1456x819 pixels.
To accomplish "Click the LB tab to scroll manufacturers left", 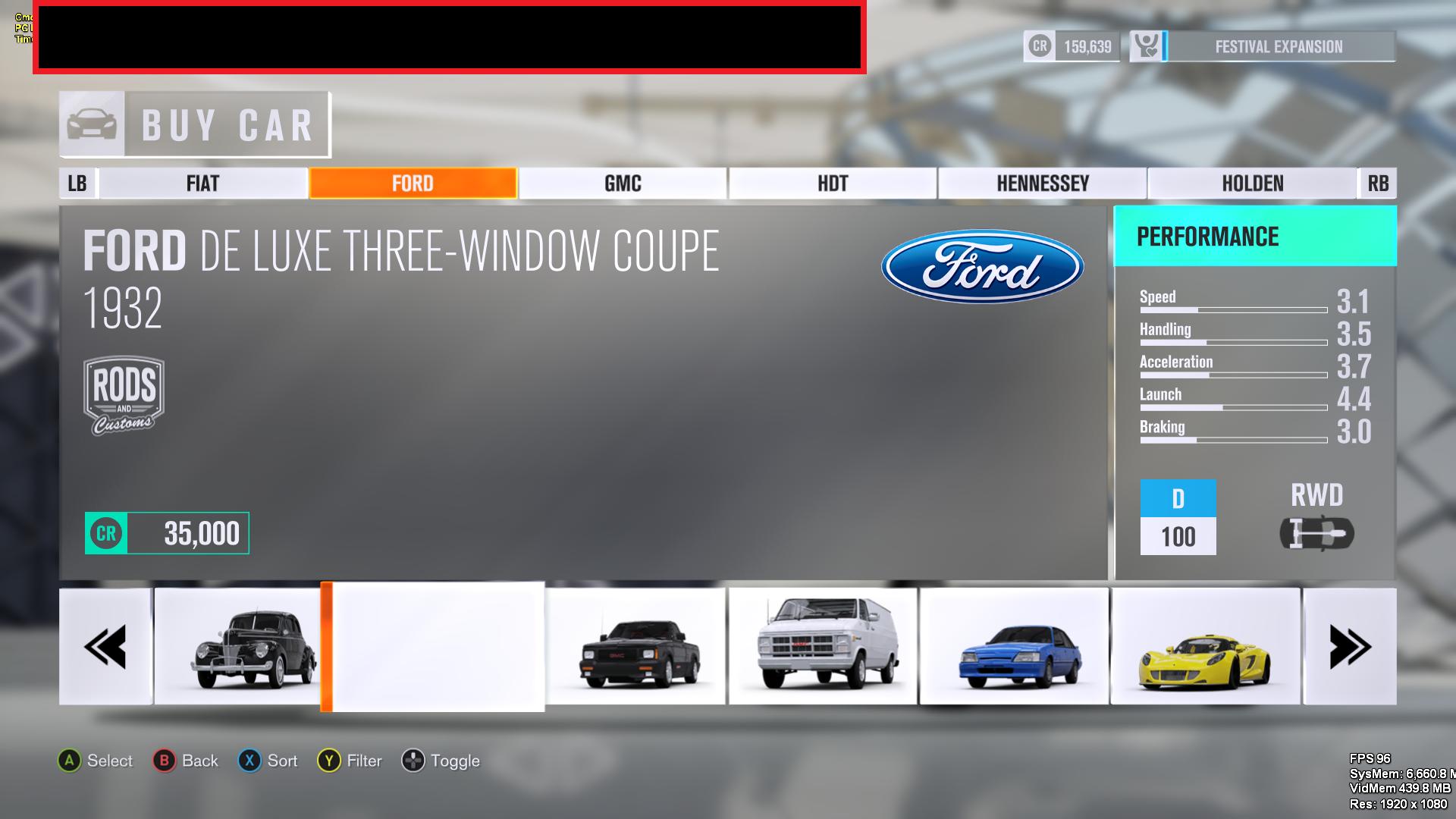I will coord(76,183).
